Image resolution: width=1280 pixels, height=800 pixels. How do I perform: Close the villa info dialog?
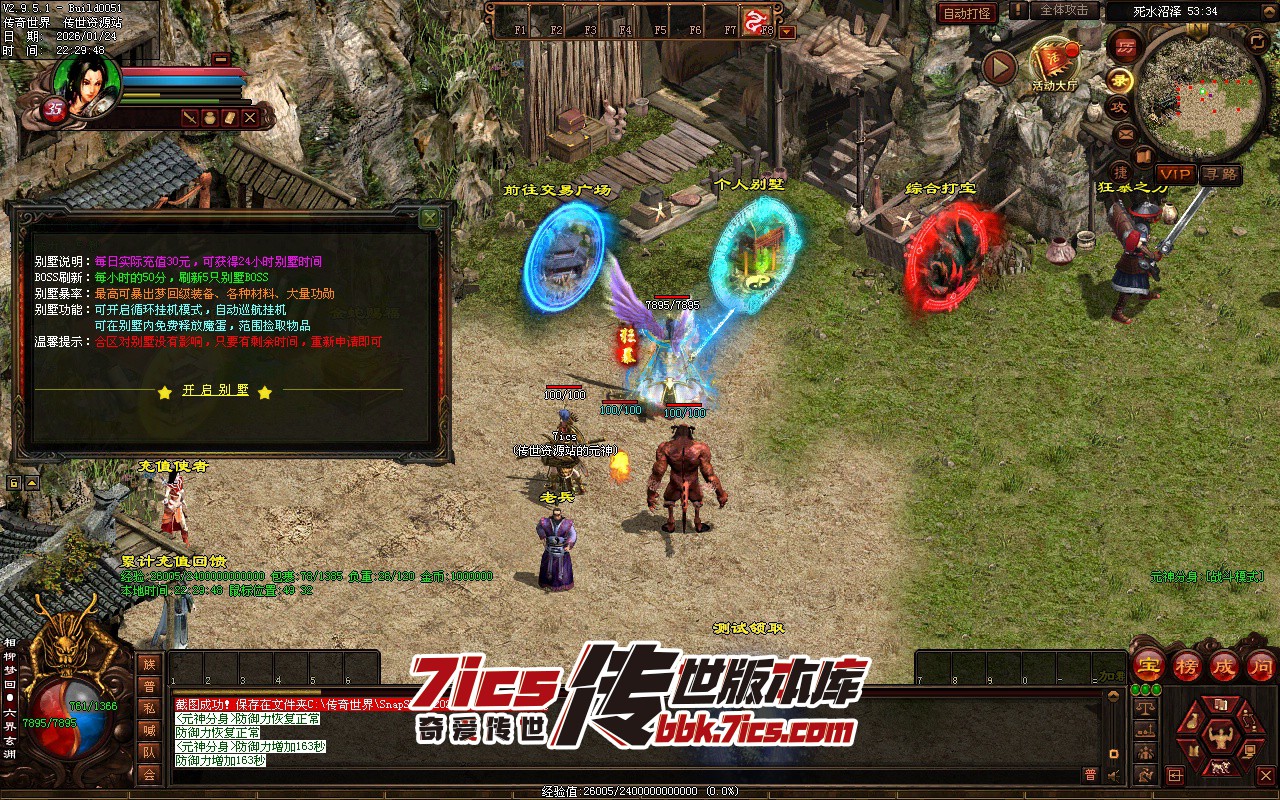[x=429, y=217]
